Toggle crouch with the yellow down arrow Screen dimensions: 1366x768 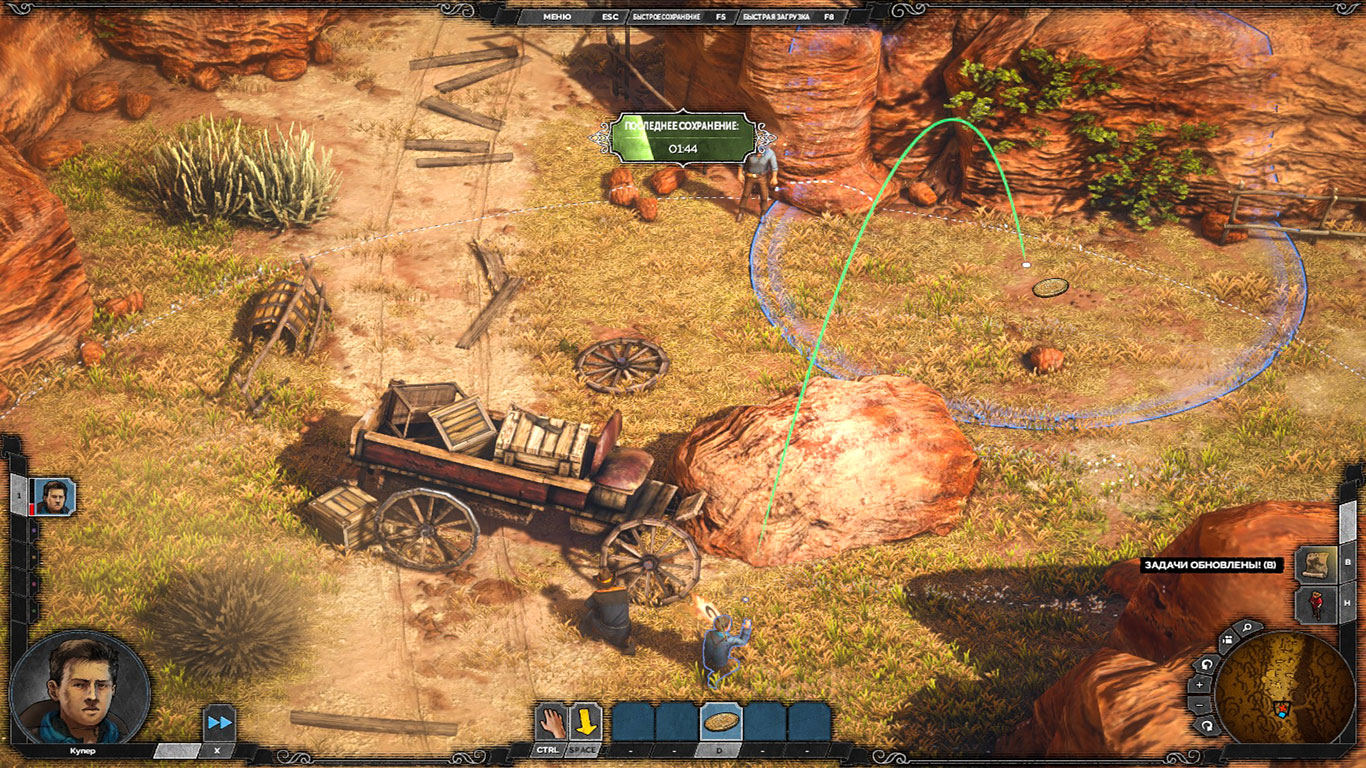pyautogui.click(x=584, y=721)
